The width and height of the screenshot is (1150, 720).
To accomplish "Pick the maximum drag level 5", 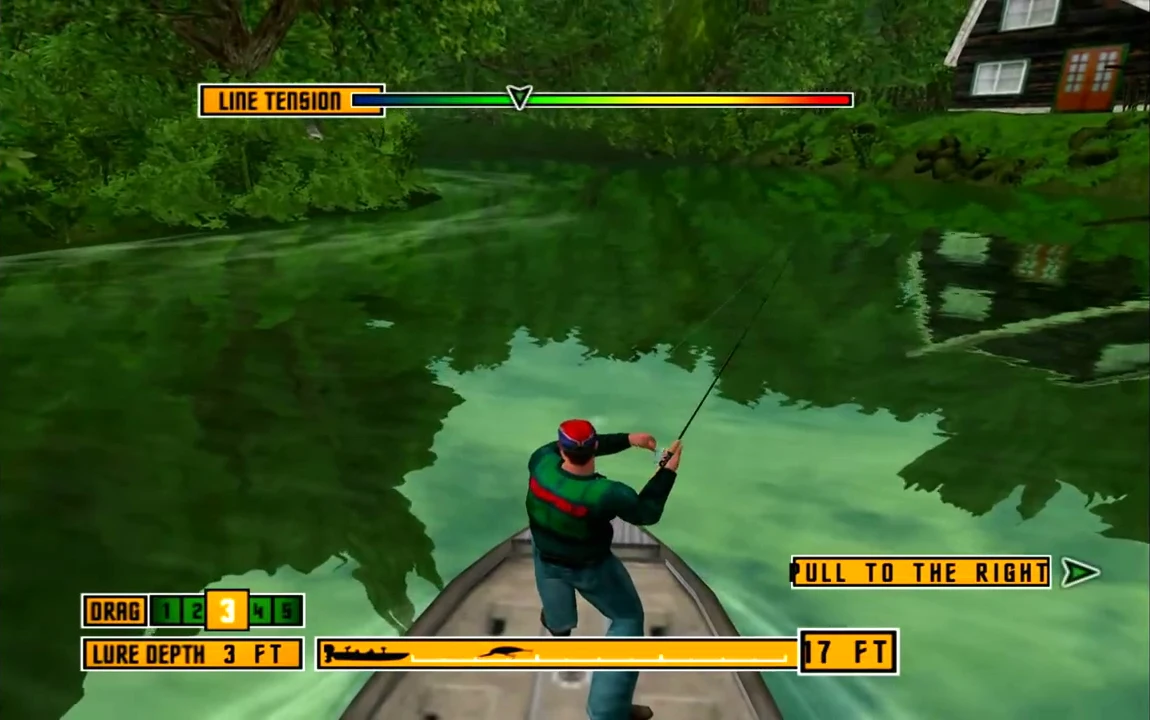I will tap(288, 611).
